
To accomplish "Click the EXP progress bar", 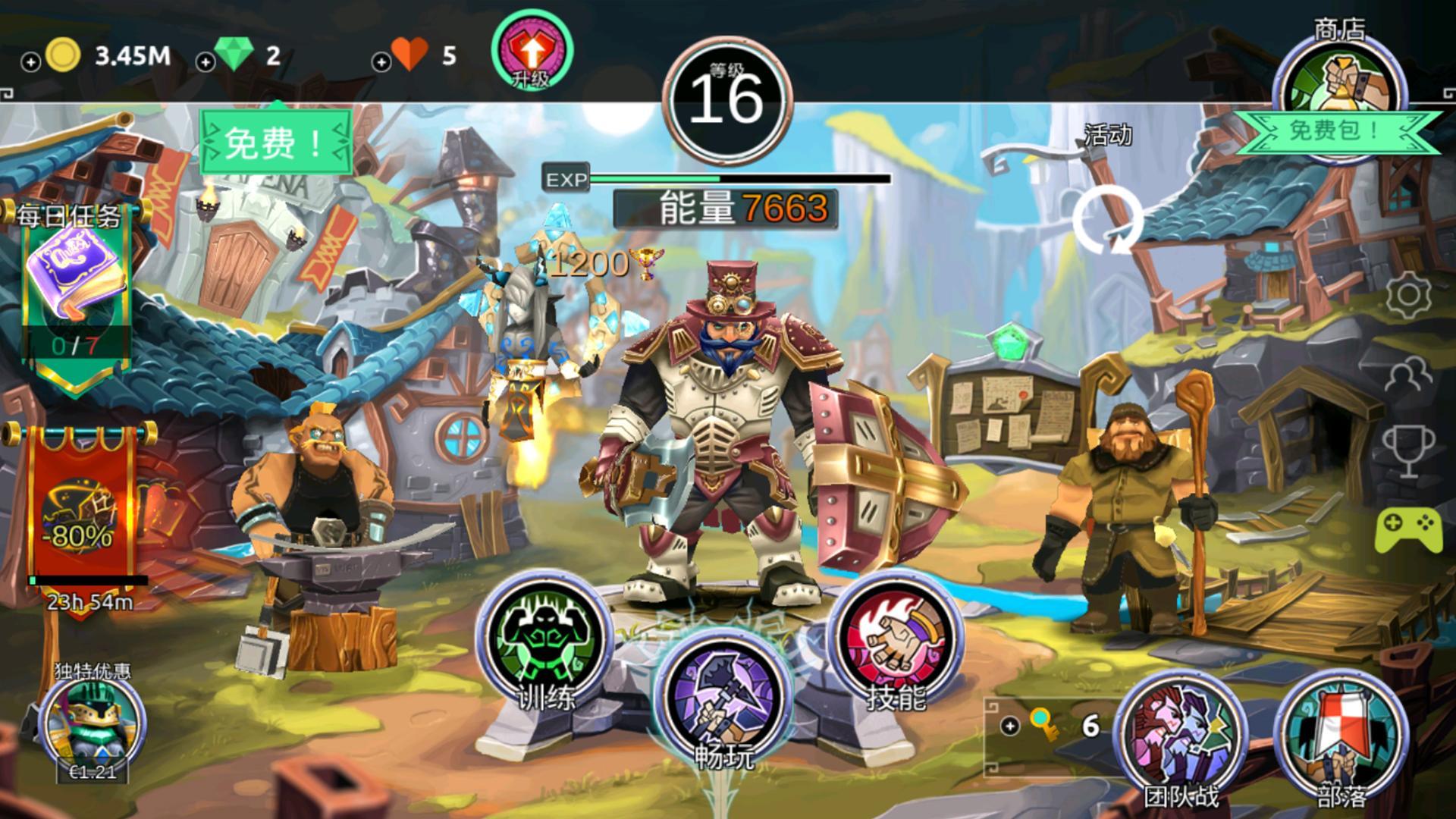I will [x=728, y=179].
